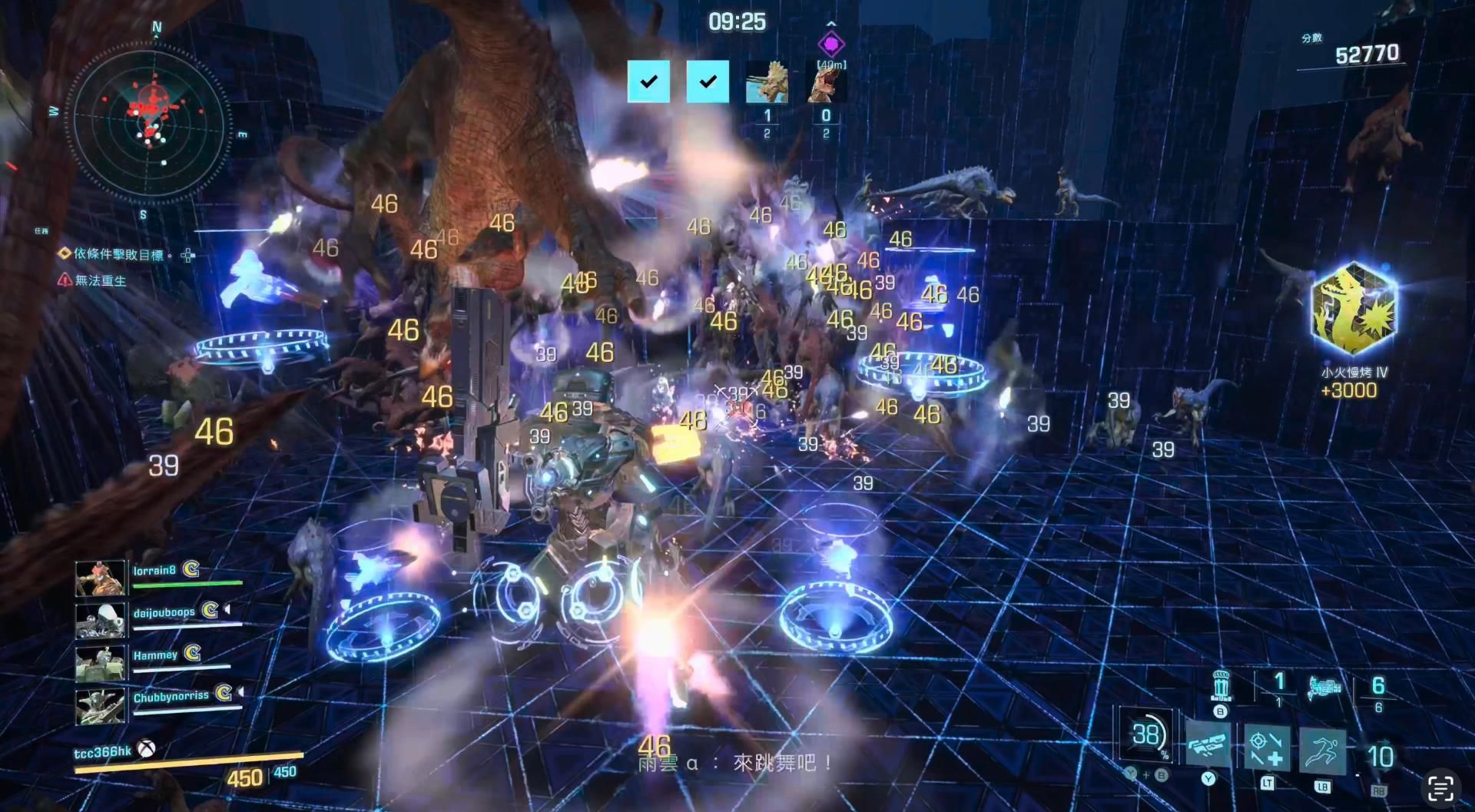Screen dimensions: 1475x812
Task: Activate the rifle weapon skill icon
Action: [x=1208, y=745]
